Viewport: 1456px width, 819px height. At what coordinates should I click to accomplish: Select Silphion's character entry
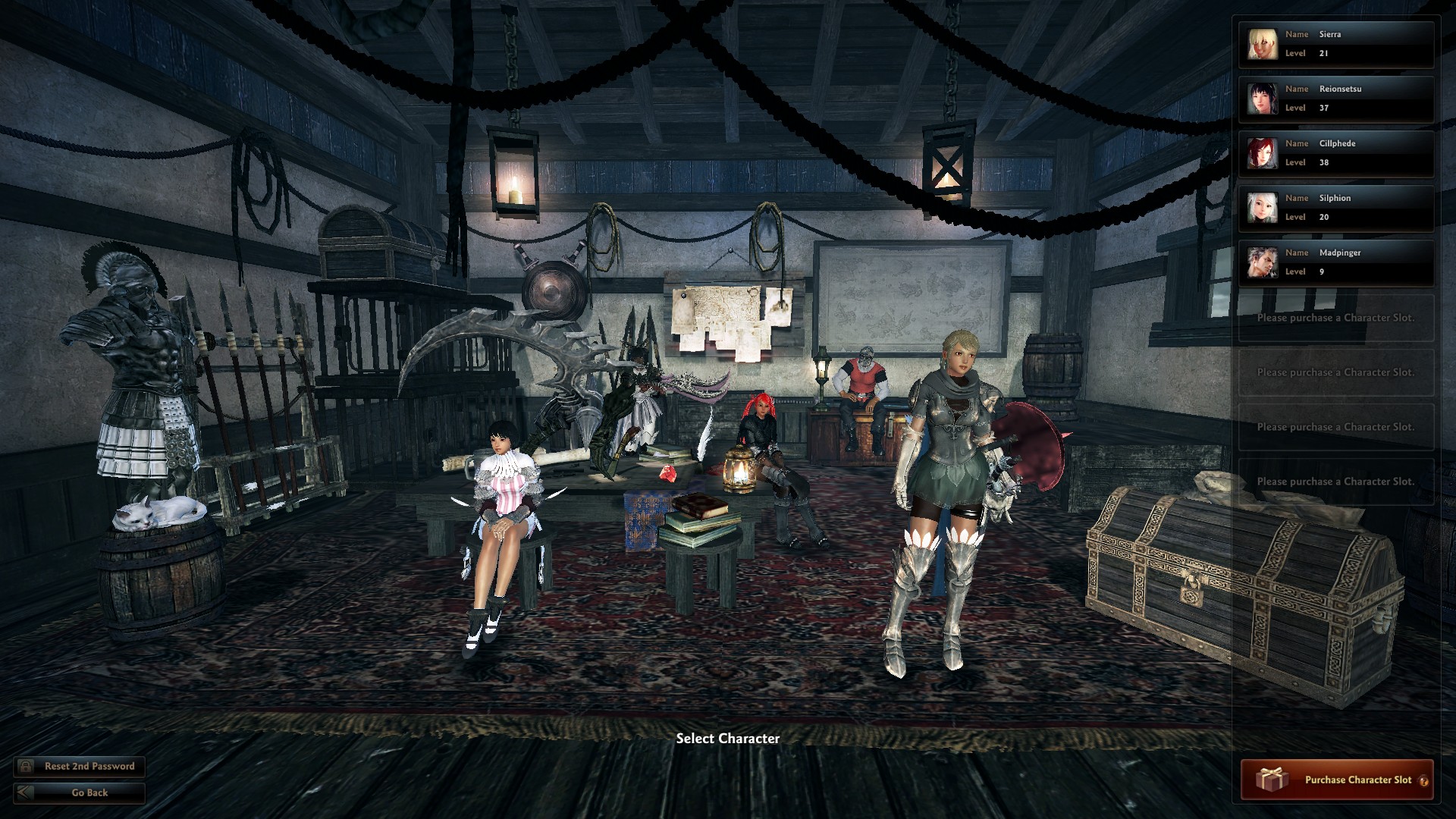tap(1336, 208)
